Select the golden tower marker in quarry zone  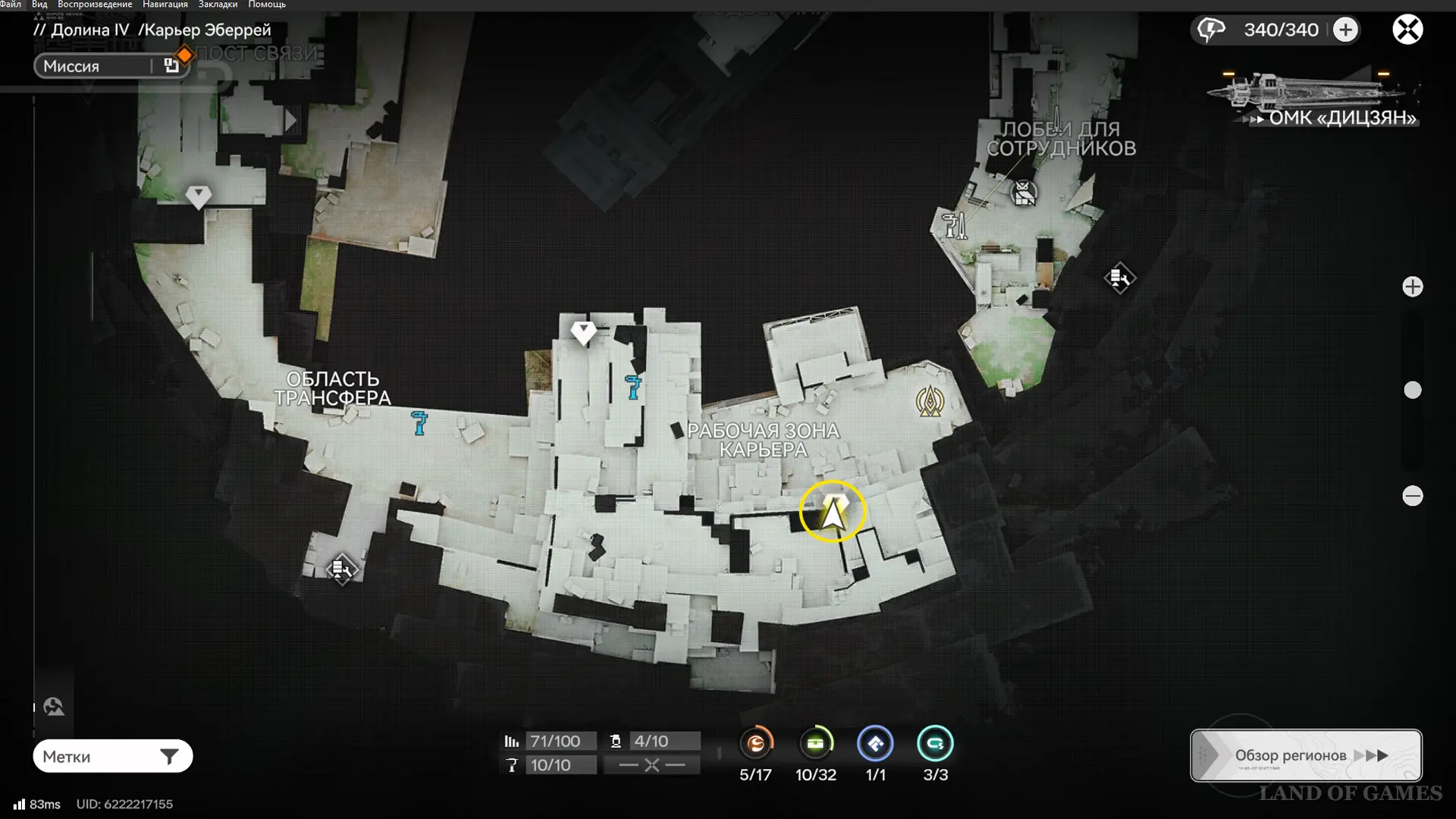tap(930, 401)
